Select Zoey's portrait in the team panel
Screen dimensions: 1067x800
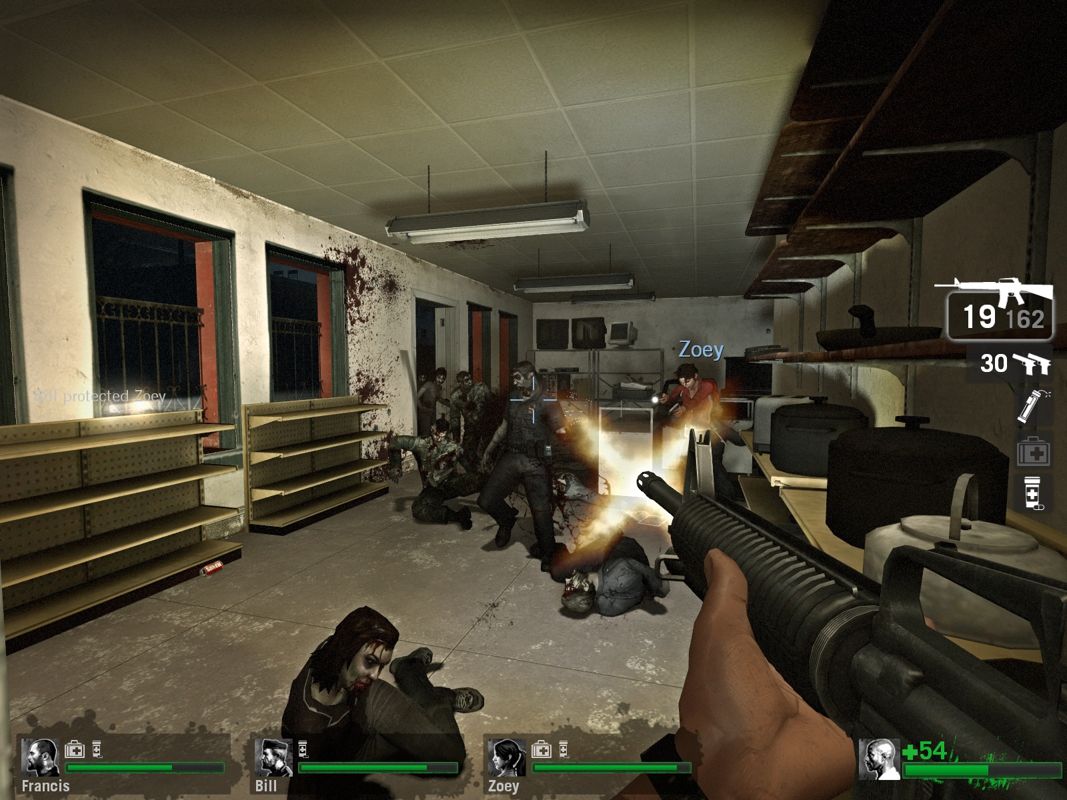coord(507,758)
